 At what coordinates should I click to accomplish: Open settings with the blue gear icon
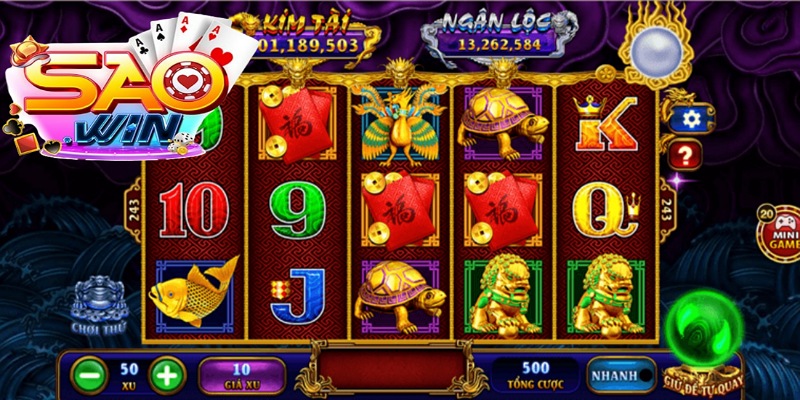click(x=686, y=119)
